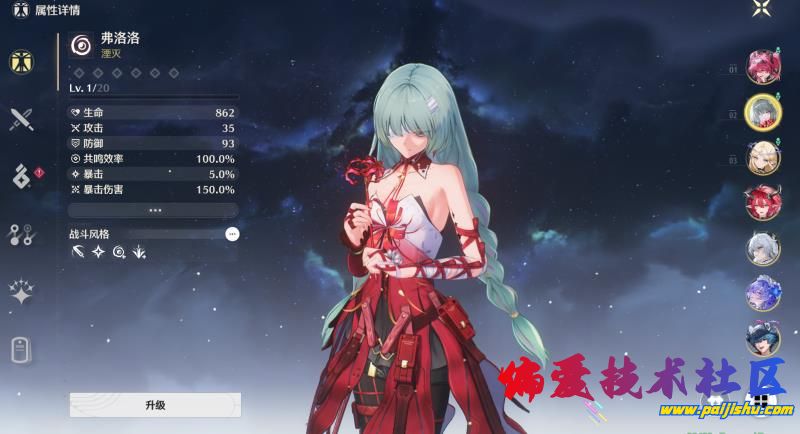Select the highlighted teal-haired character portrait

763,112
